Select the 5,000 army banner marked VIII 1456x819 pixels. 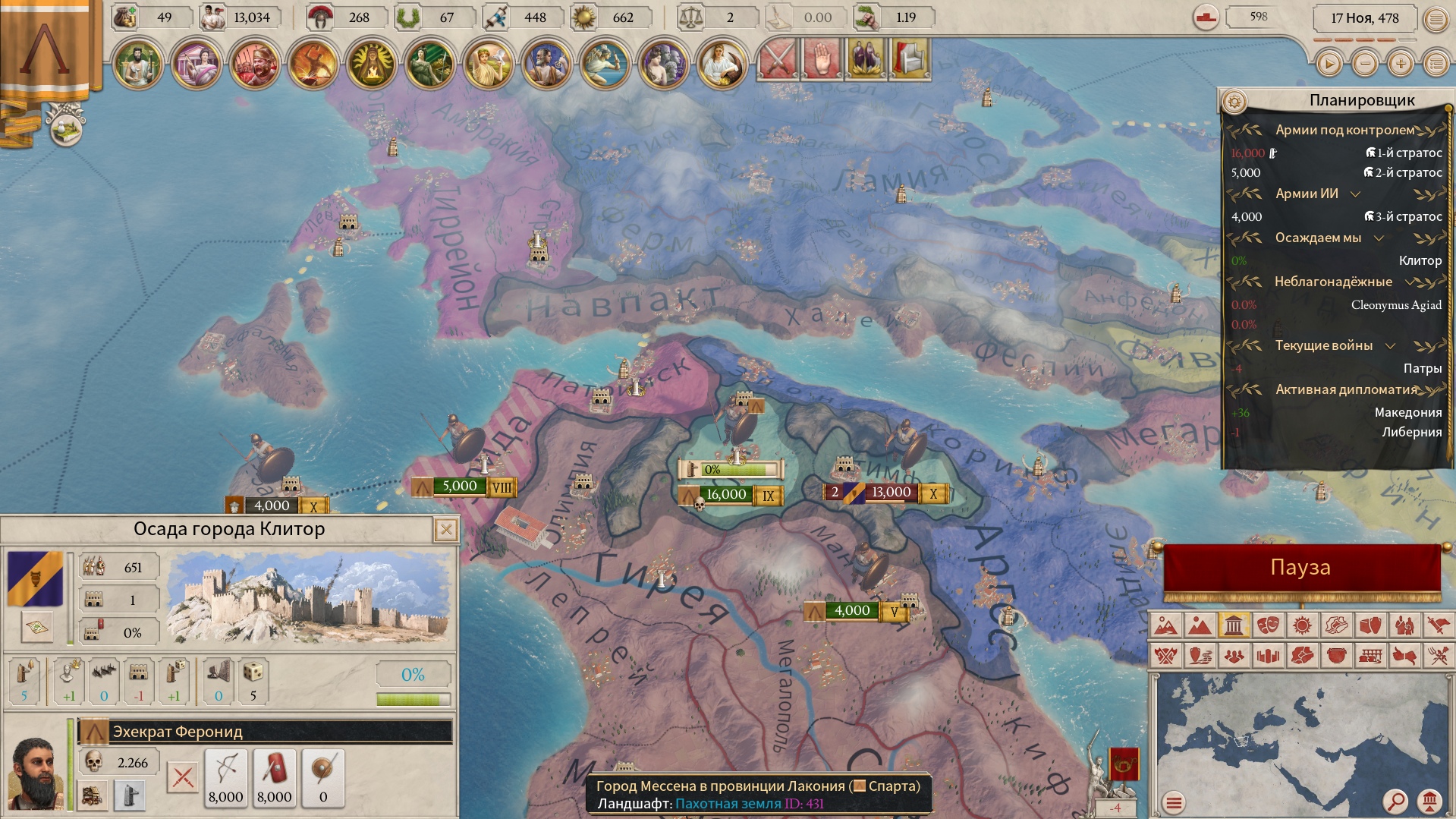[x=460, y=487]
